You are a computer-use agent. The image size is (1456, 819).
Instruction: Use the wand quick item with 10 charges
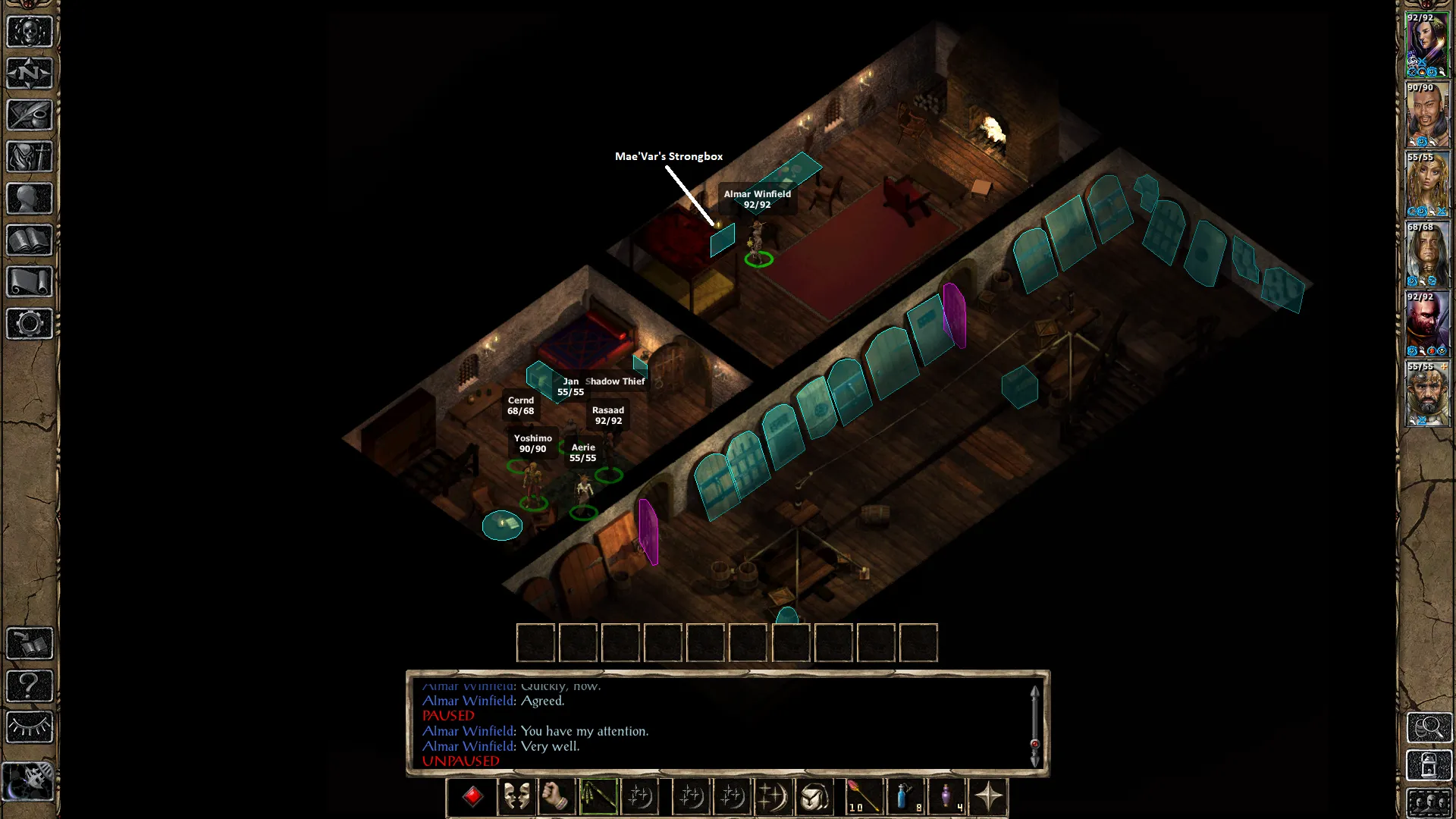(863, 796)
